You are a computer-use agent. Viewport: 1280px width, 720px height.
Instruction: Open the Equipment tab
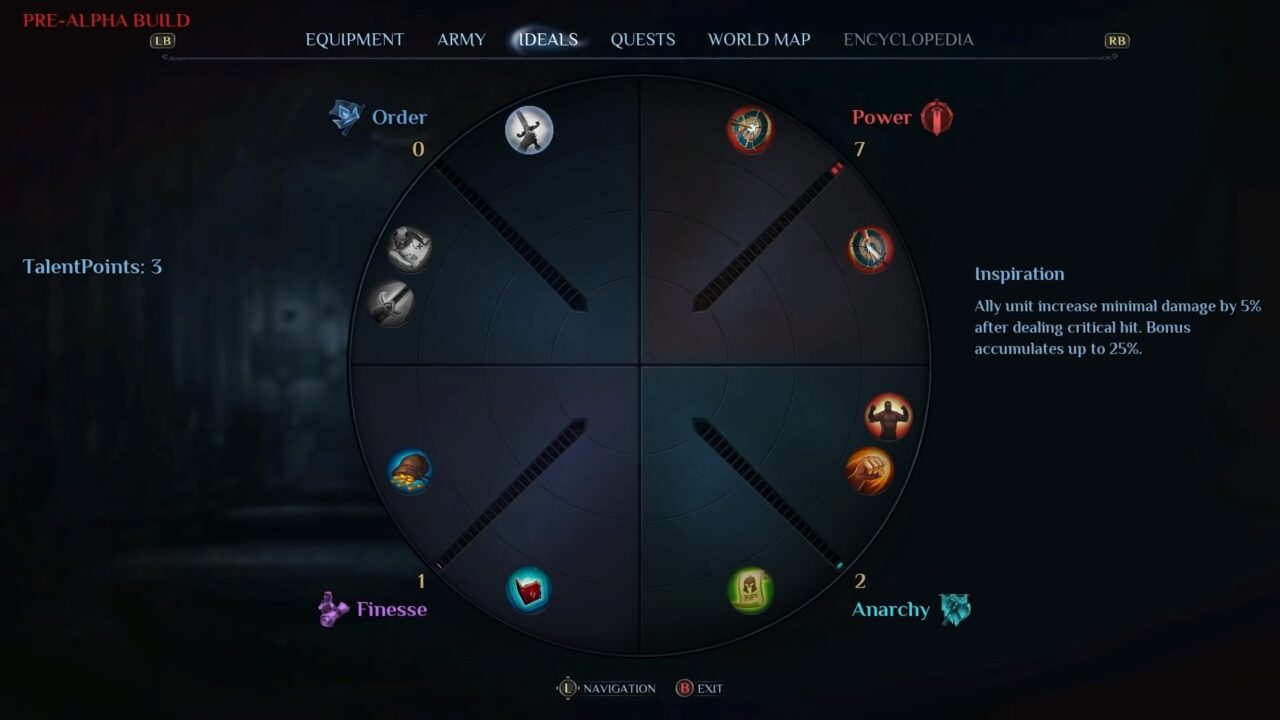coord(354,40)
